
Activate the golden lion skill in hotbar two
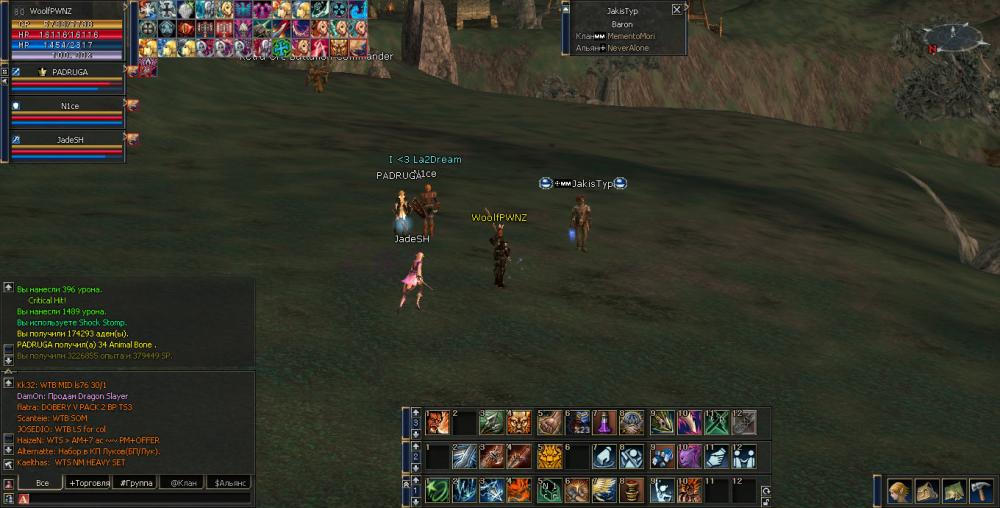tap(547, 457)
